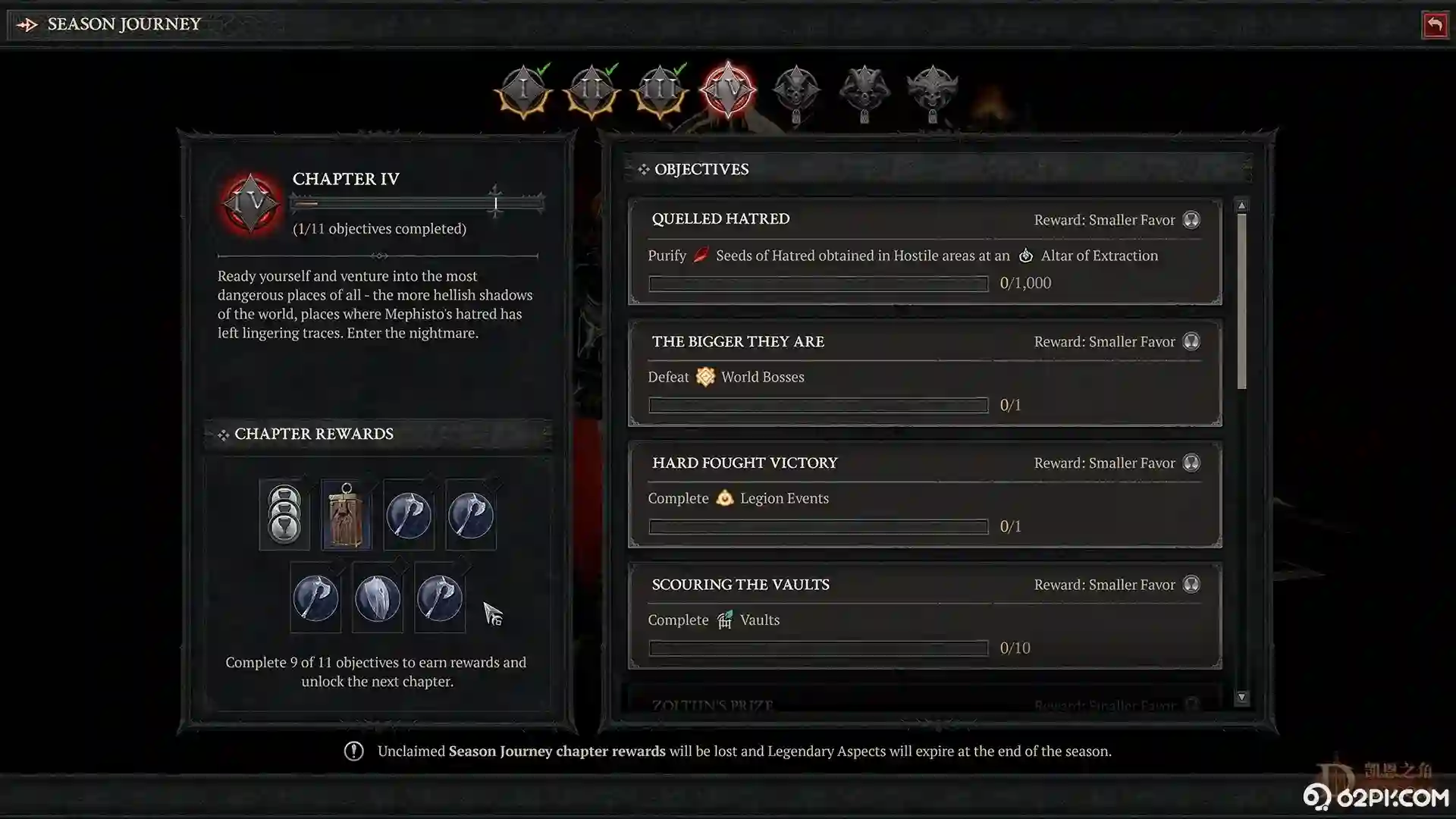Select the objectives scrollbar thumb
The width and height of the screenshot is (1456, 819).
1241,301
